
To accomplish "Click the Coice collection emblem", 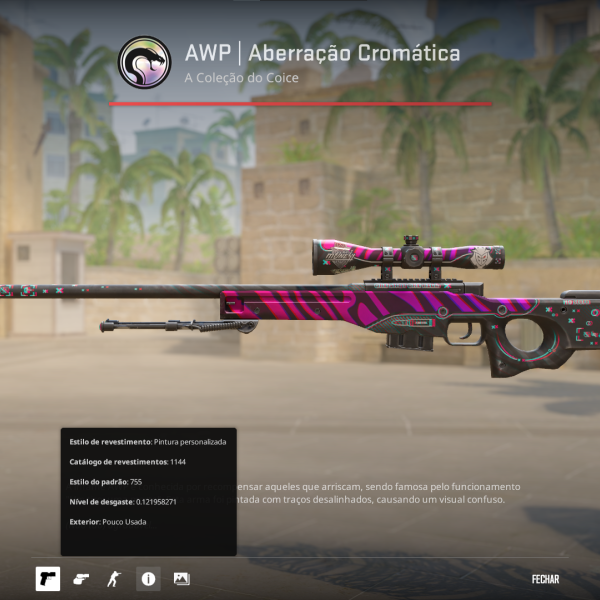I will [145, 62].
